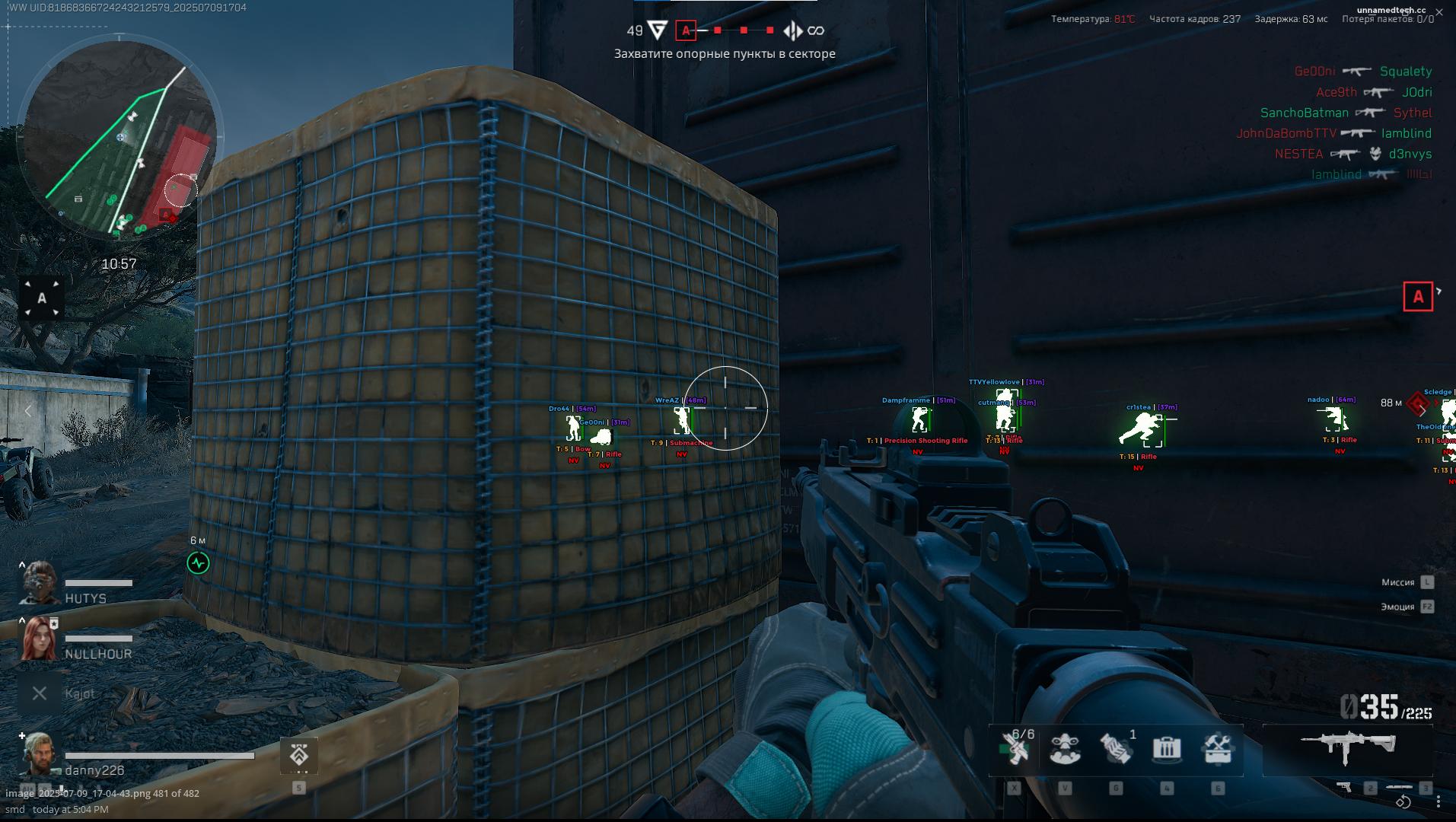Click the downed squadmate Kajot slot
Viewport: 1456px width, 822px height.
[40, 693]
